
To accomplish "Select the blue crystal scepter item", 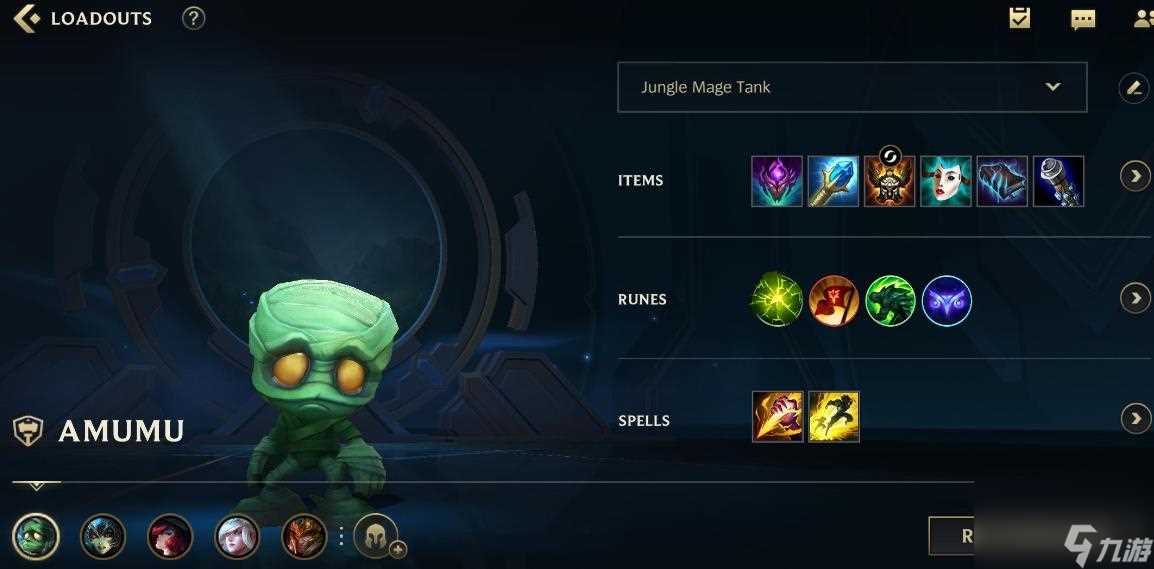I will point(833,181).
